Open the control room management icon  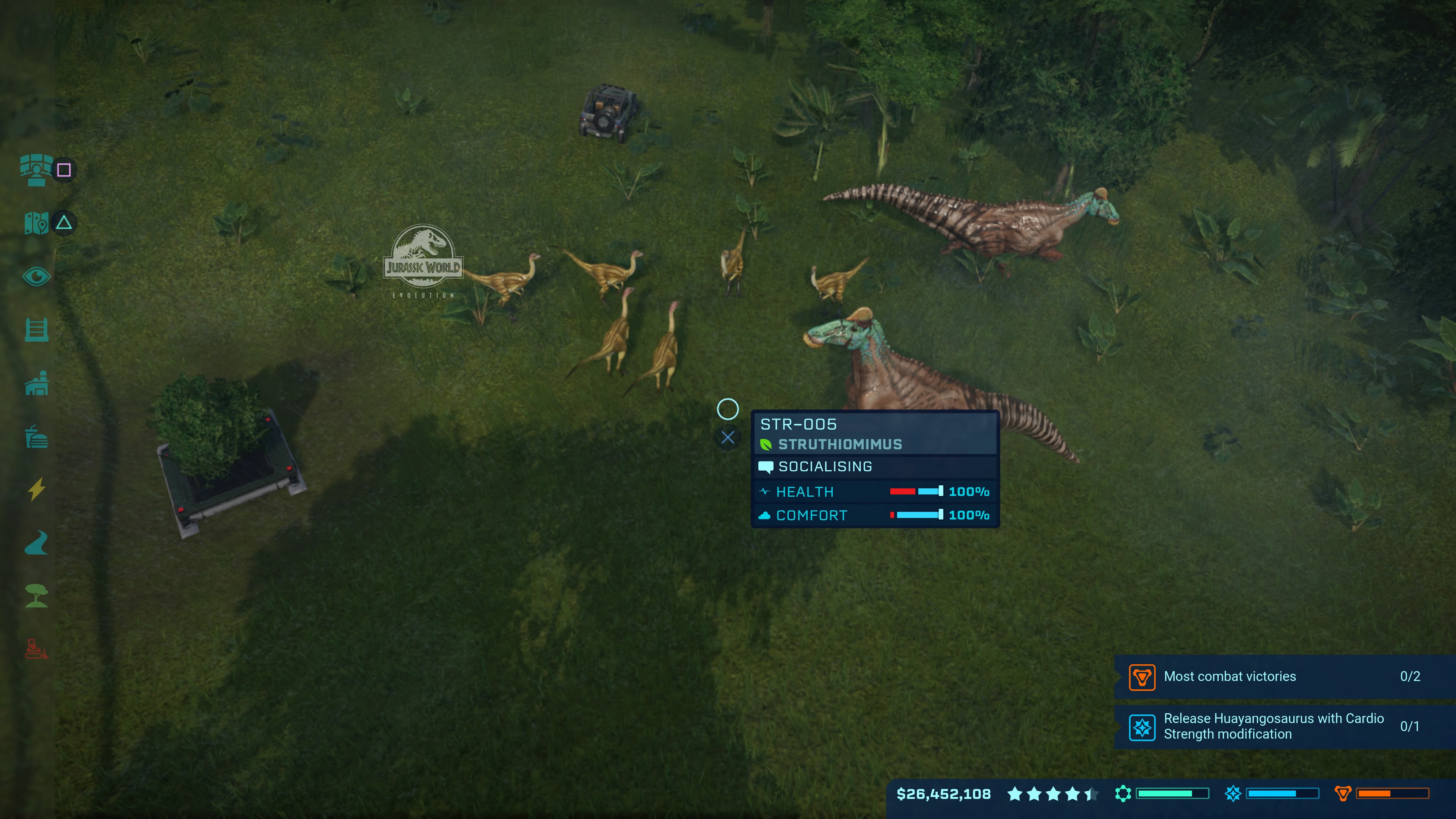tap(36, 169)
